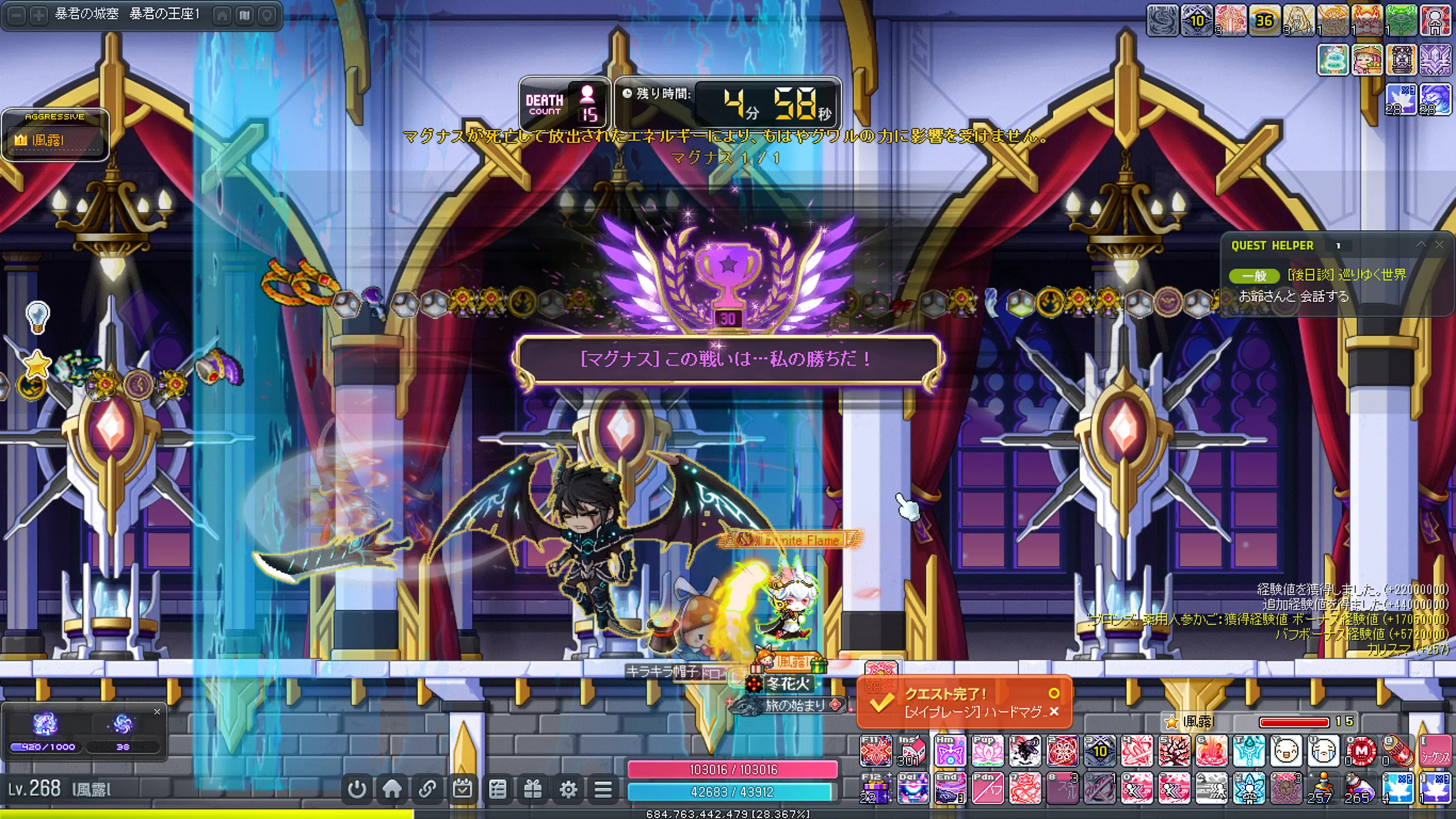Click the house icon menu button
Image resolution: width=1456 pixels, height=819 pixels.
coord(392,789)
